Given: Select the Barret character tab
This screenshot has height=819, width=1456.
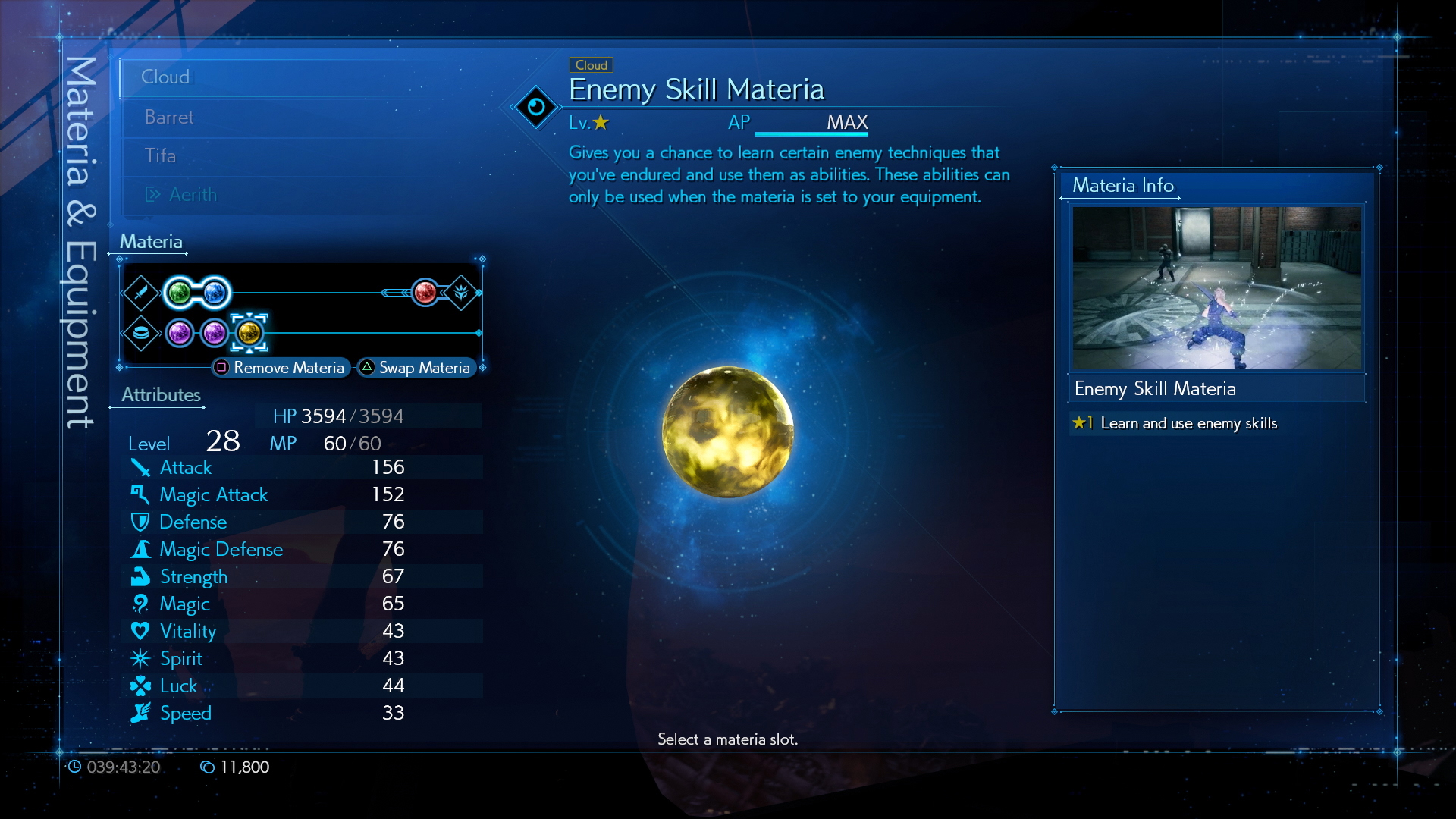Looking at the screenshot, I should coord(168,117).
